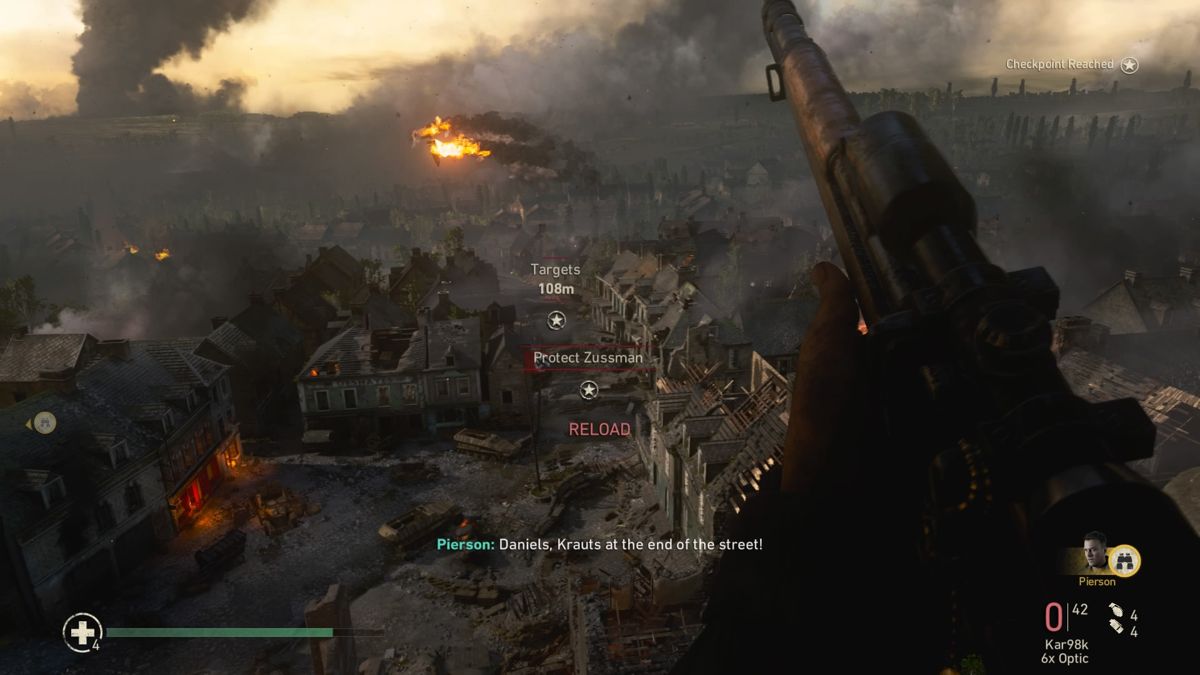Screen dimensions: 1200x675
Task: Select the medkit icon with white cross
Action: (82, 632)
